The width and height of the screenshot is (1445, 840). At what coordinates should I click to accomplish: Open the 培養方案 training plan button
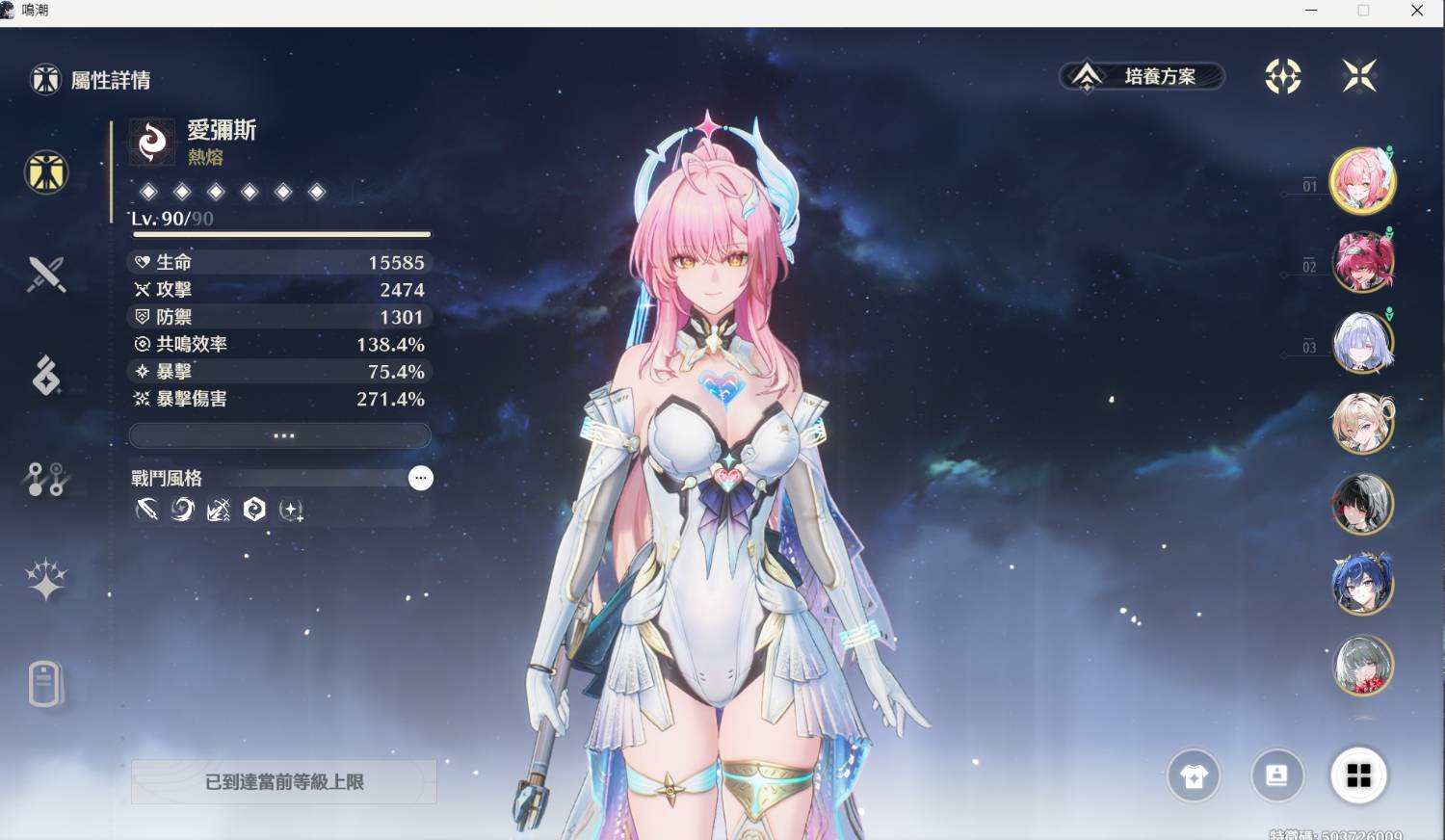coord(1143,76)
